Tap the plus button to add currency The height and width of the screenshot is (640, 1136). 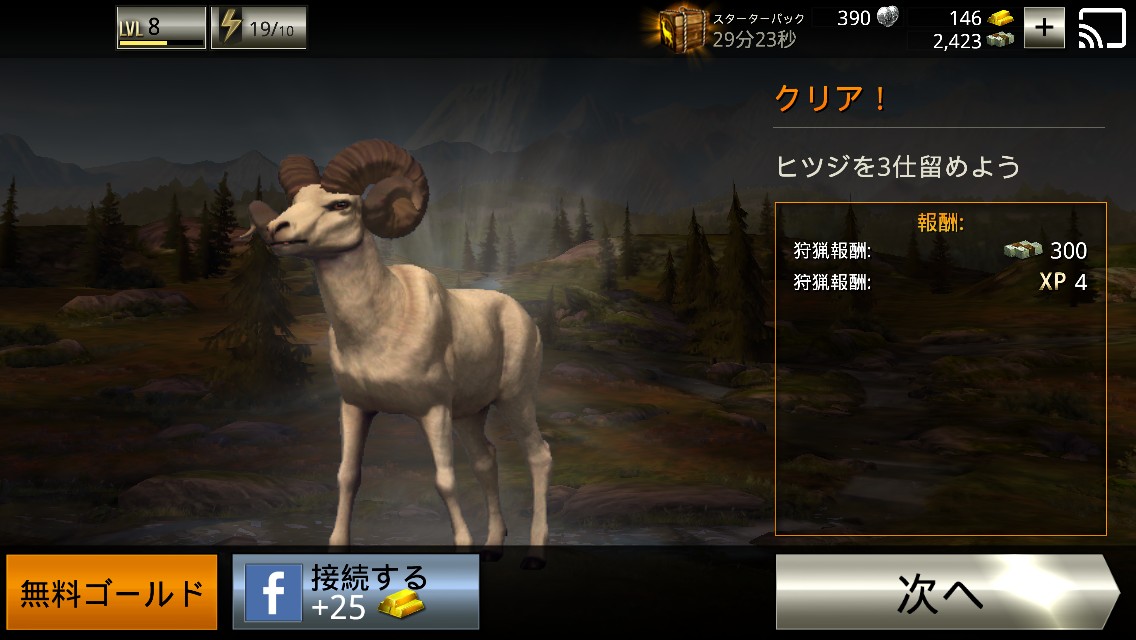pyautogui.click(x=1044, y=28)
